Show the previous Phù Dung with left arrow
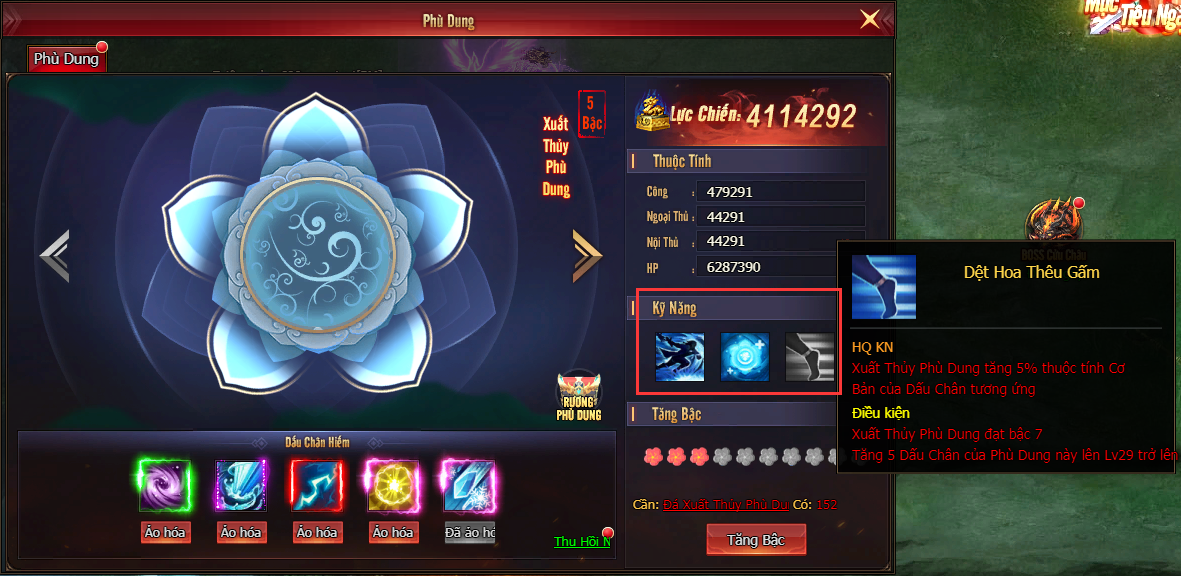This screenshot has height=576, width=1181. click(55, 257)
